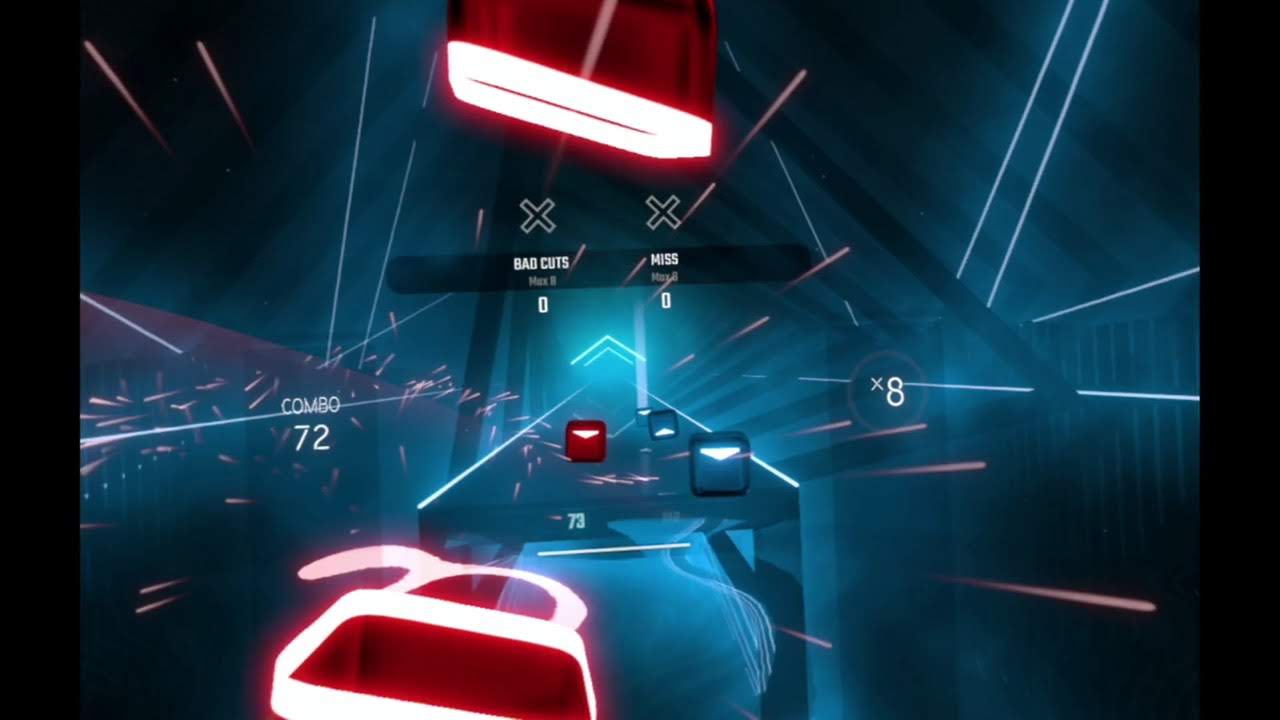Click the Miss X icon
The image size is (1280, 720).
tap(662, 213)
